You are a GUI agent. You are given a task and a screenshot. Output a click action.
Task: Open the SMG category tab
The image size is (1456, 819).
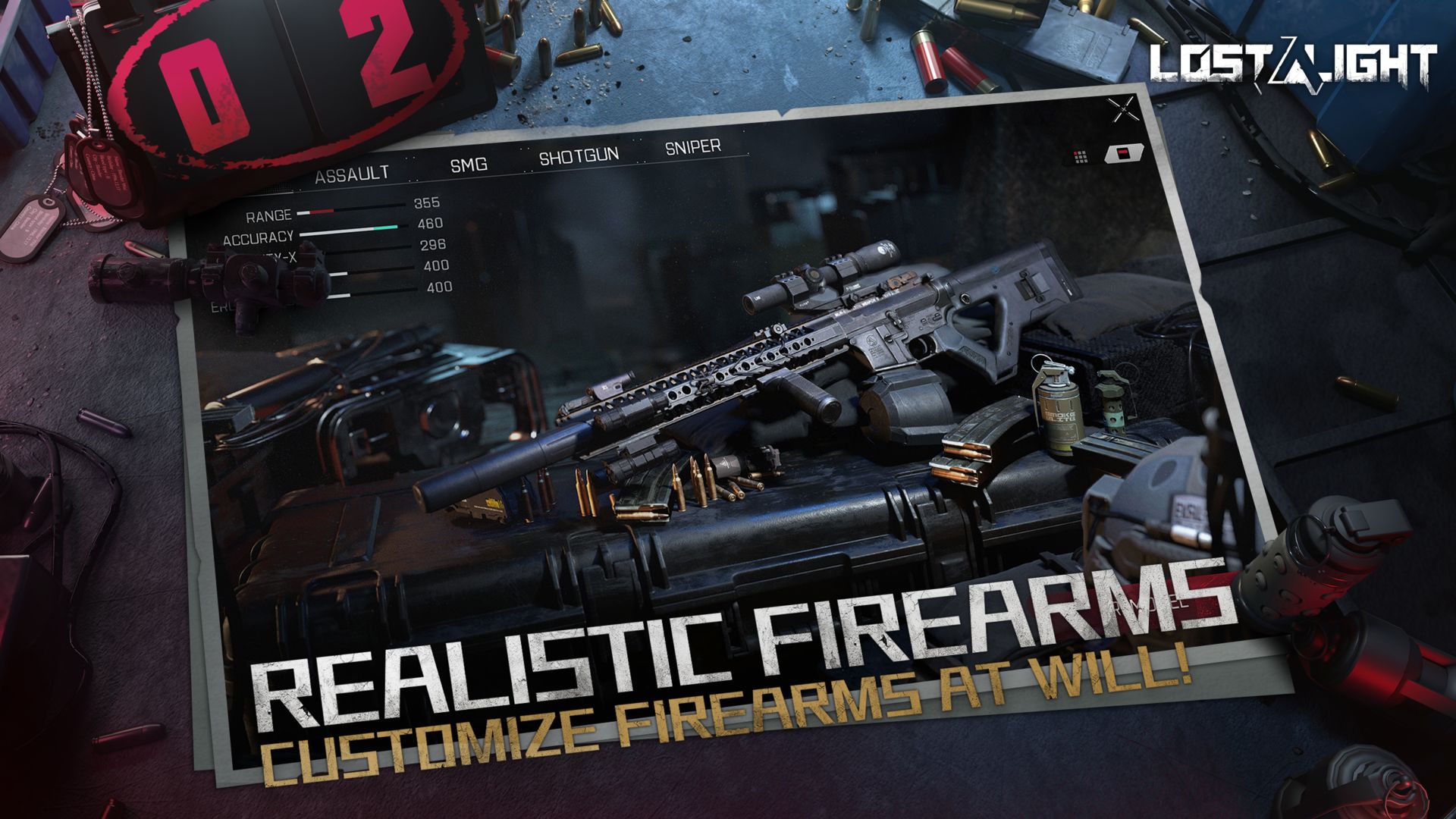[469, 164]
